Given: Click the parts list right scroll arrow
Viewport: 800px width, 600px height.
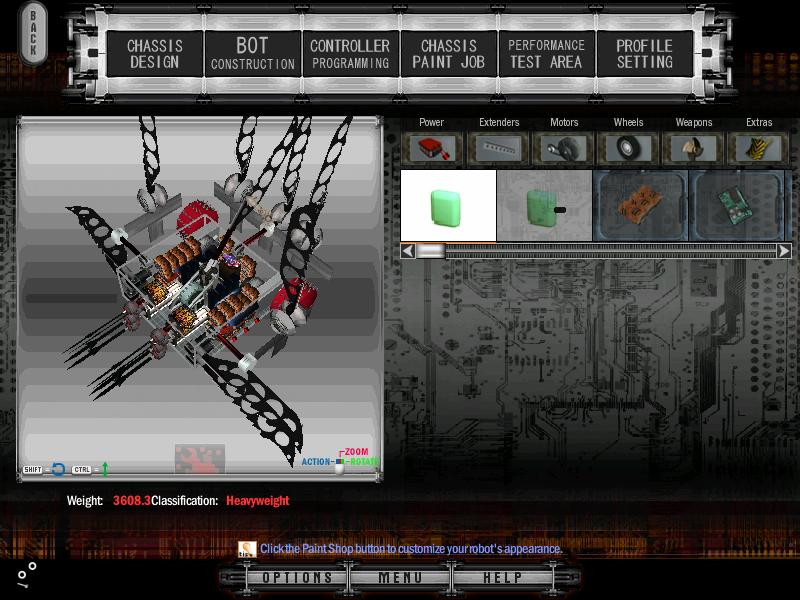Looking at the screenshot, I should coord(784,251).
